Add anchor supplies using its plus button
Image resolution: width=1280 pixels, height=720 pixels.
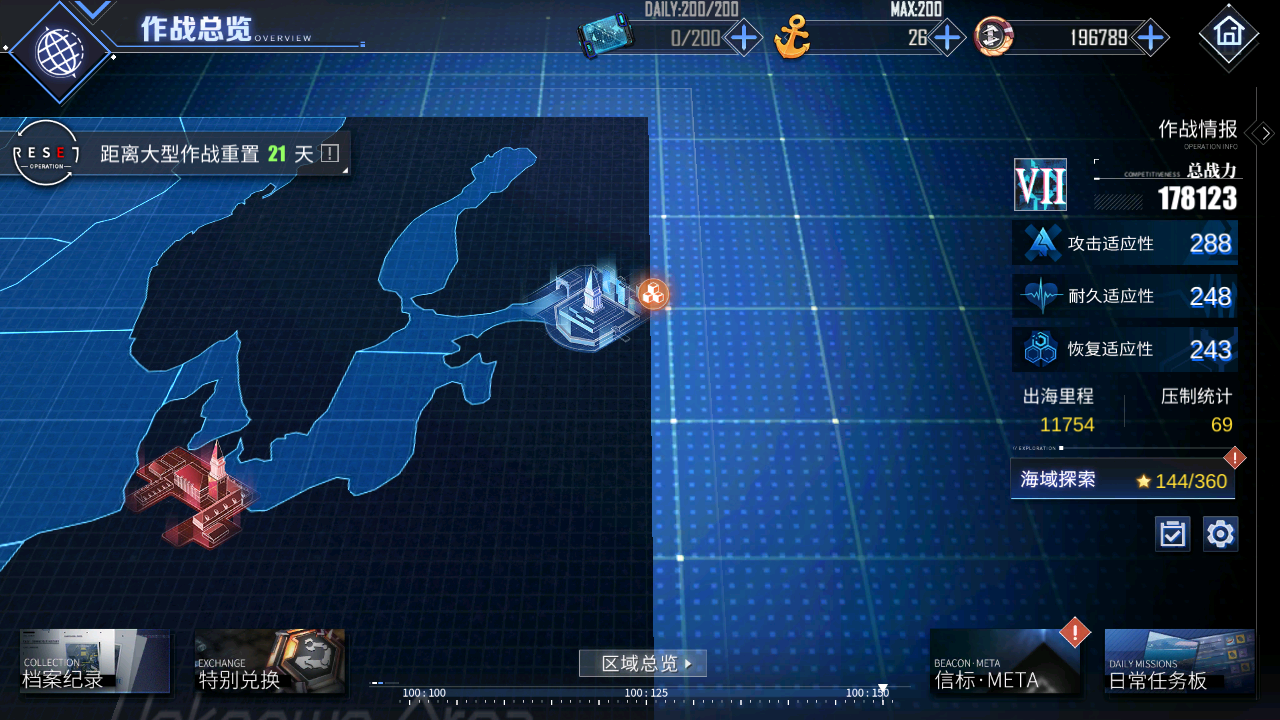(x=945, y=39)
